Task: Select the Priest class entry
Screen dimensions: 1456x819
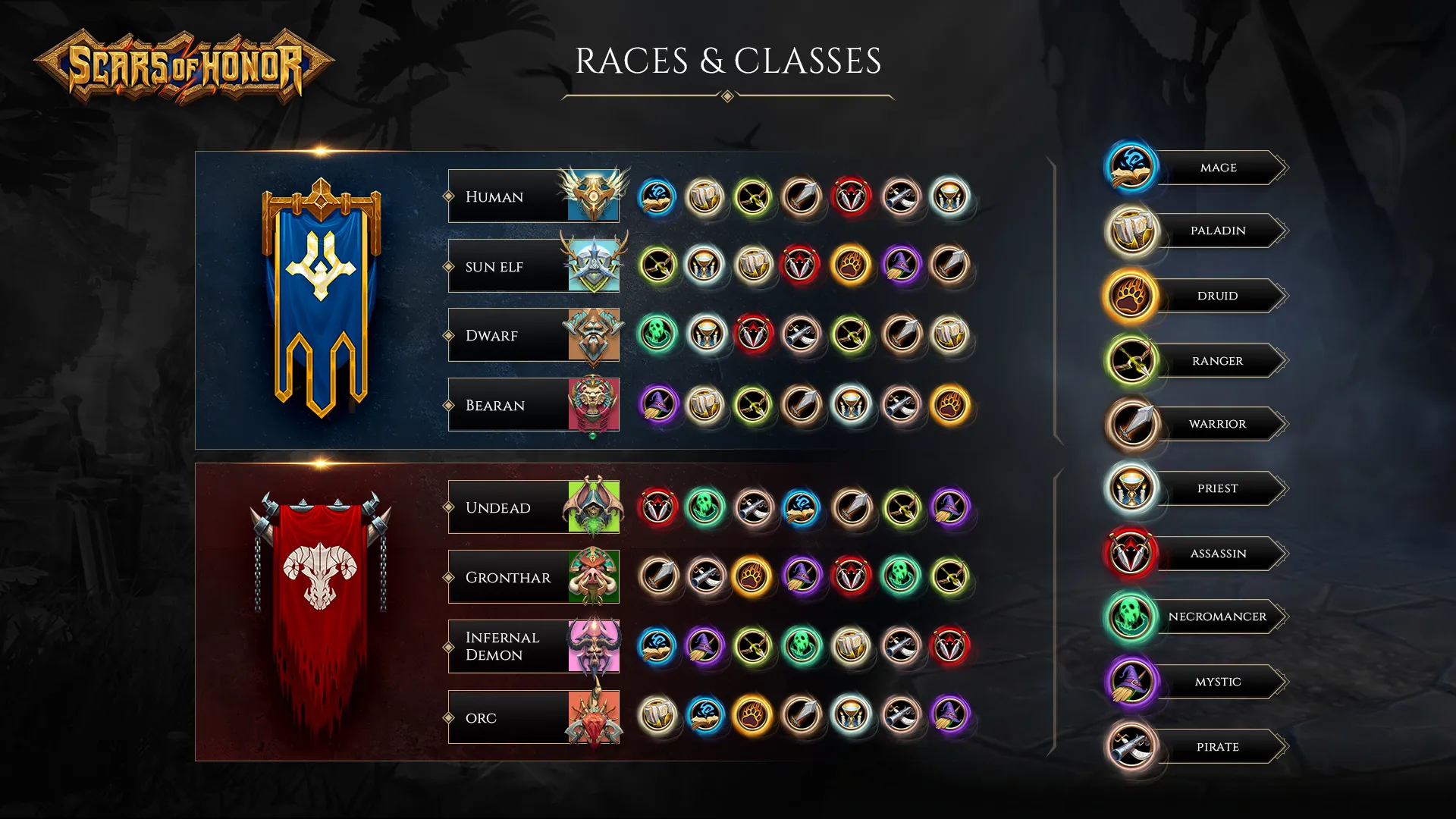Action: click(x=1218, y=488)
